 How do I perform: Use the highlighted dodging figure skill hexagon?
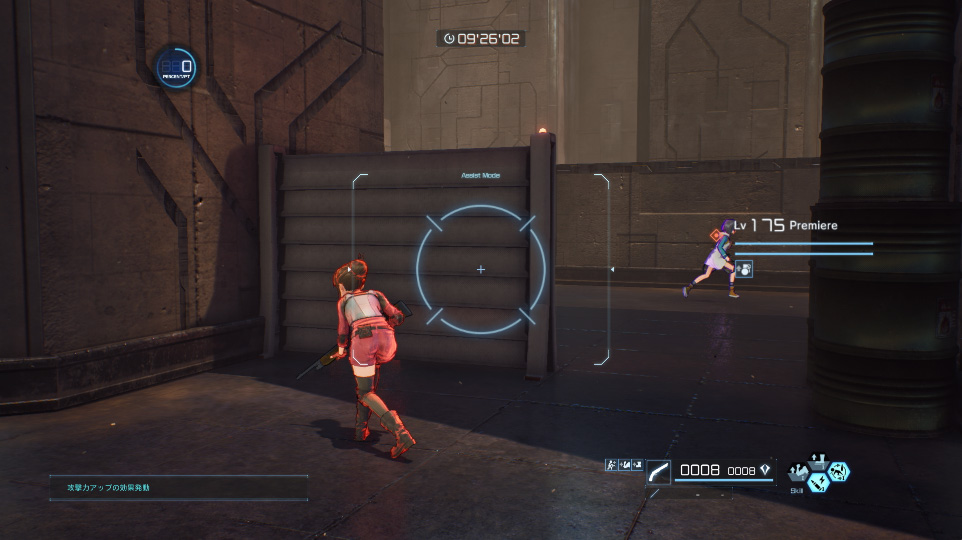pyautogui.click(x=840, y=470)
